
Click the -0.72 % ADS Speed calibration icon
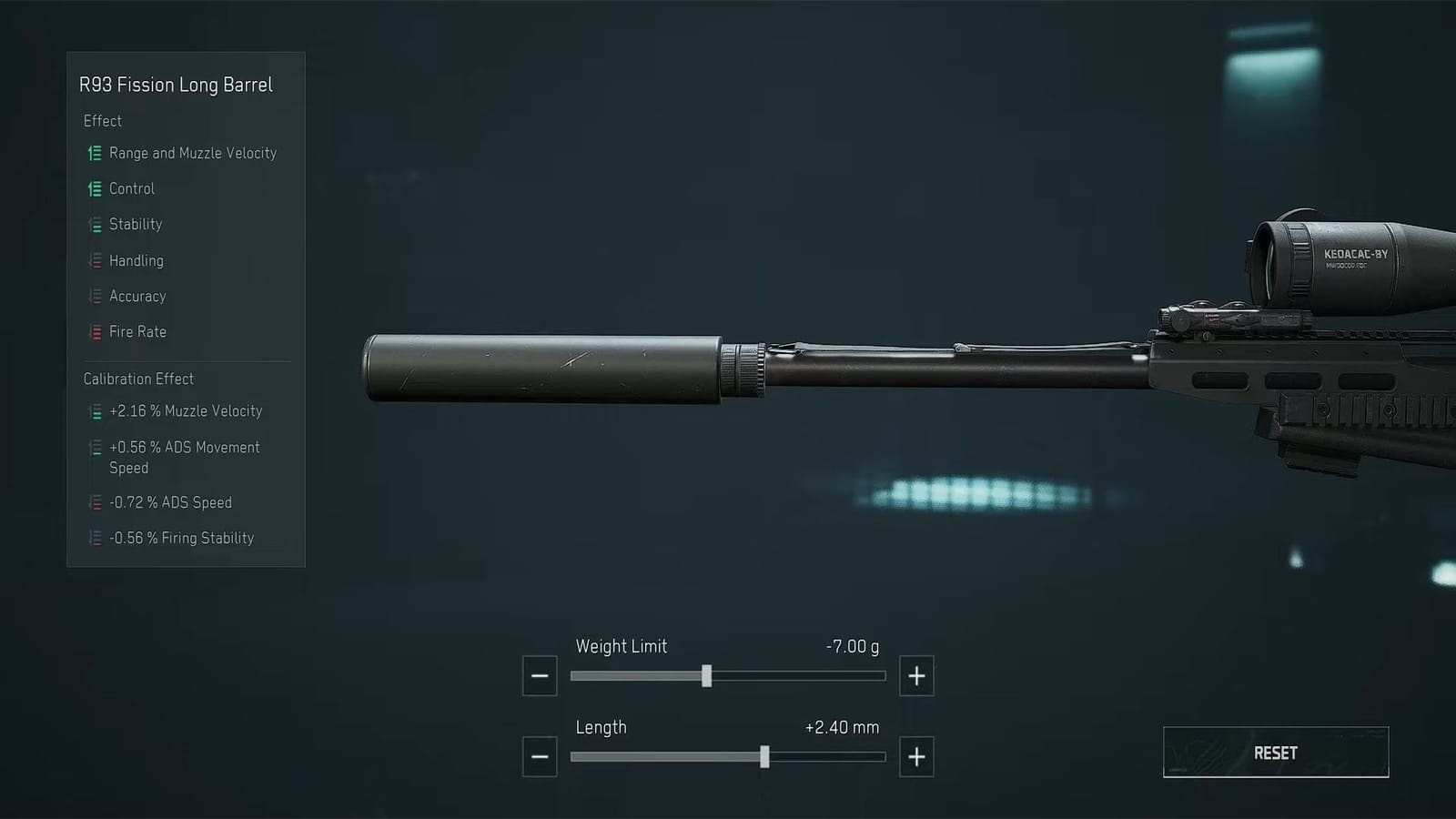point(94,502)
